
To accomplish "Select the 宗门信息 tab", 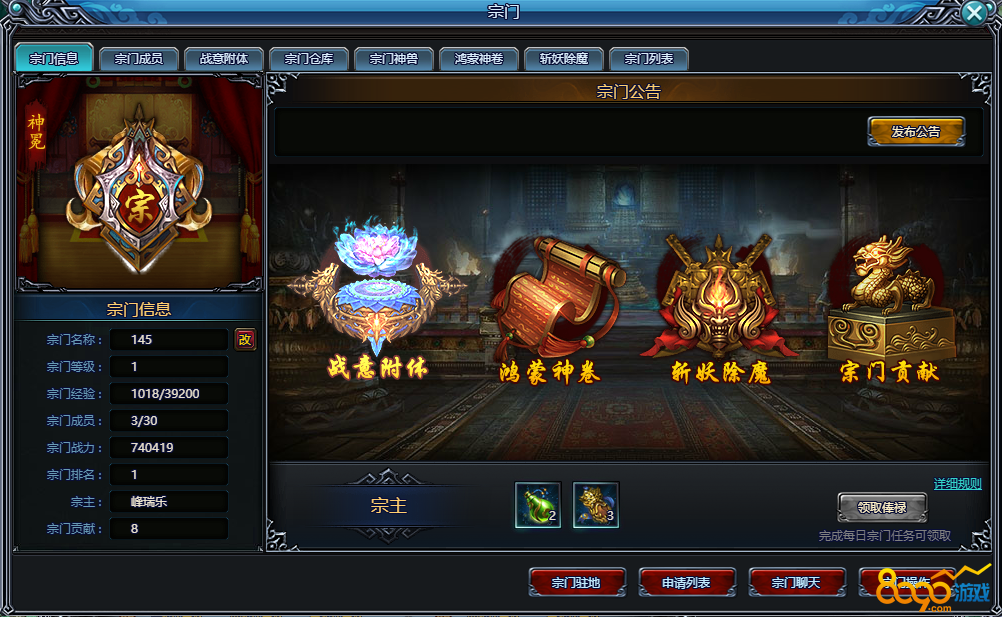I will (x=54, y=58).
